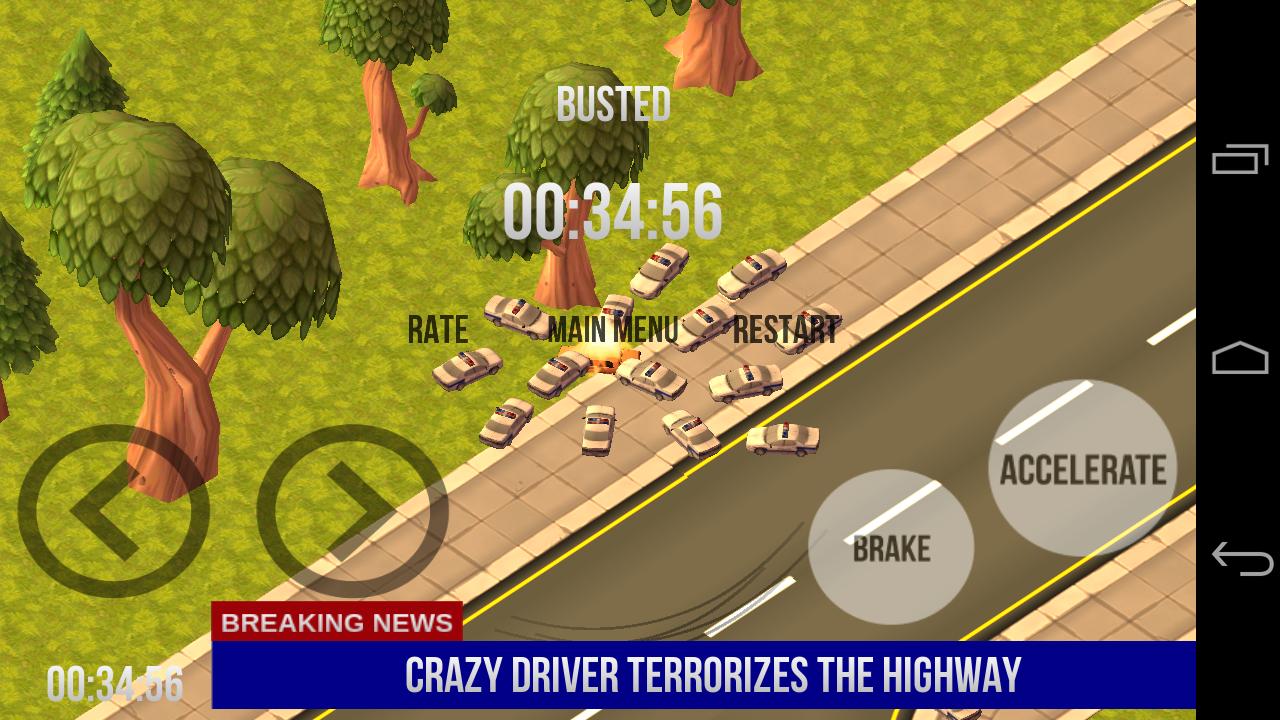
Task: Select RATE to rate the game
Action: 438,327
